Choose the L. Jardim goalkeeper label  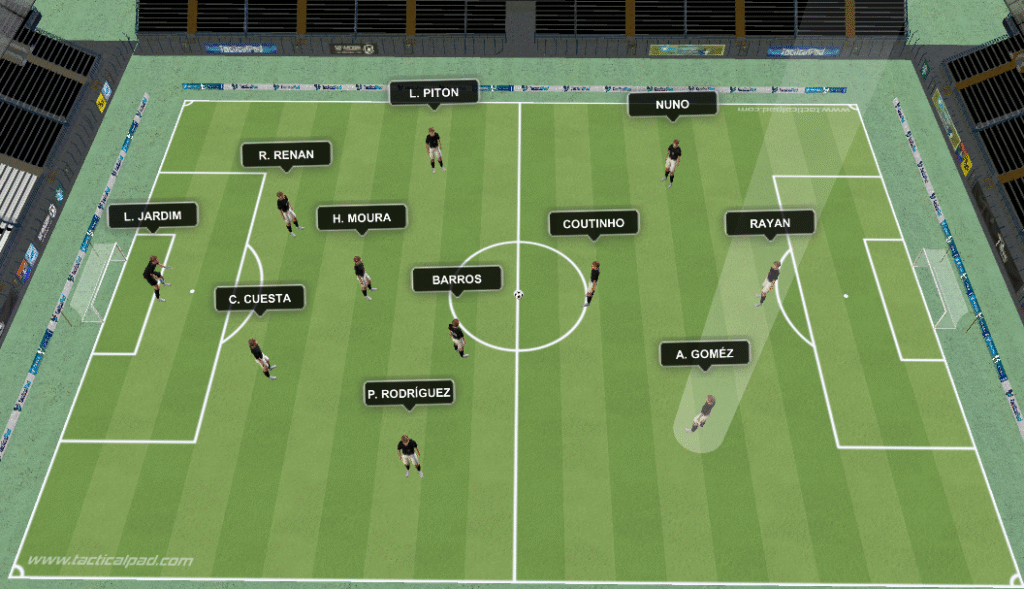(153, 216)
